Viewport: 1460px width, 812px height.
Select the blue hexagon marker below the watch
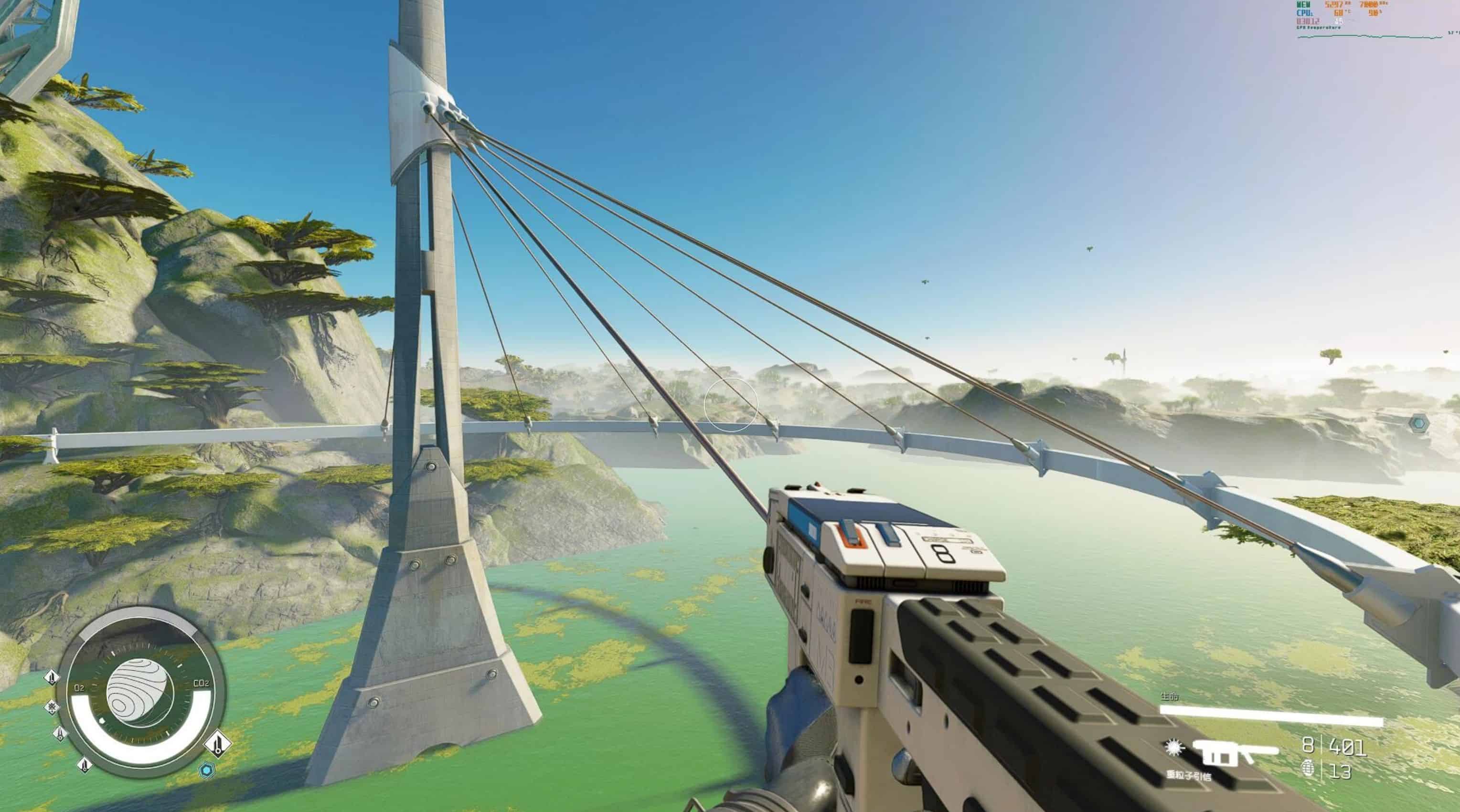coord(207,770)
